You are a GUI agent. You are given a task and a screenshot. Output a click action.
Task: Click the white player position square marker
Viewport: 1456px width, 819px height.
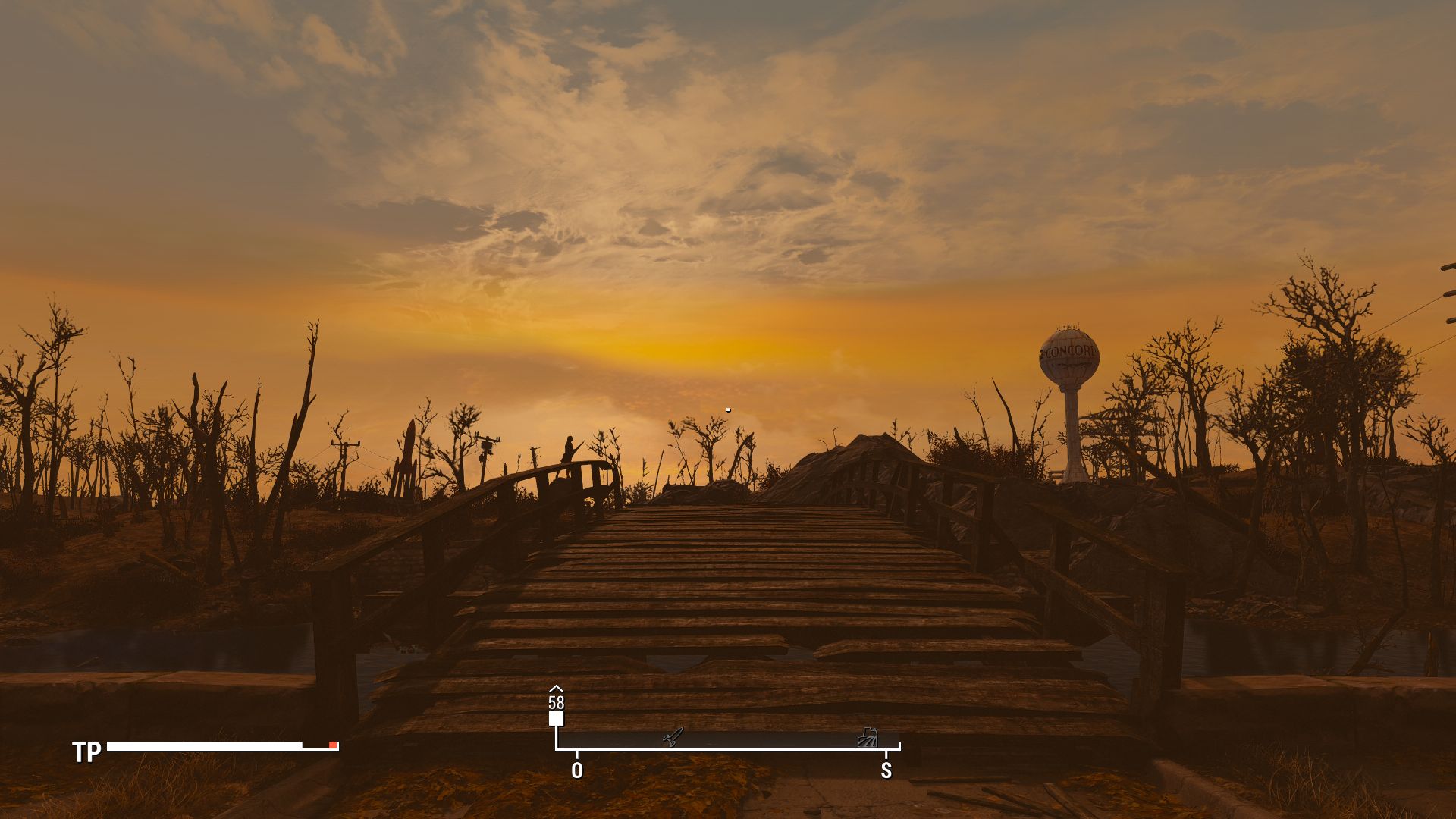(x=555, y=719)
